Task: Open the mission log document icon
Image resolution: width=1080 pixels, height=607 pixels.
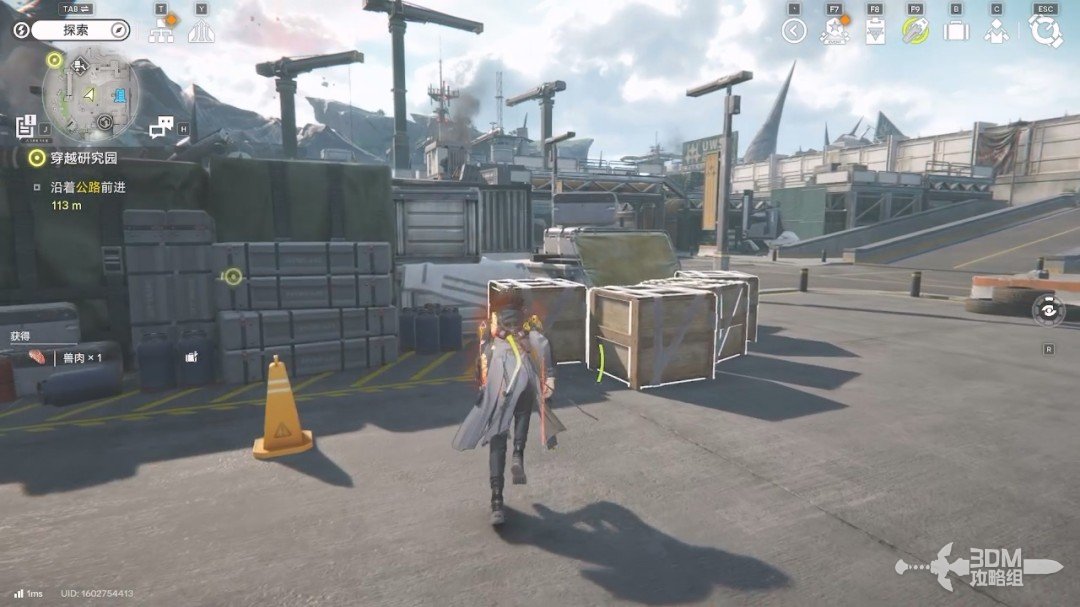Action: point(27,126)
